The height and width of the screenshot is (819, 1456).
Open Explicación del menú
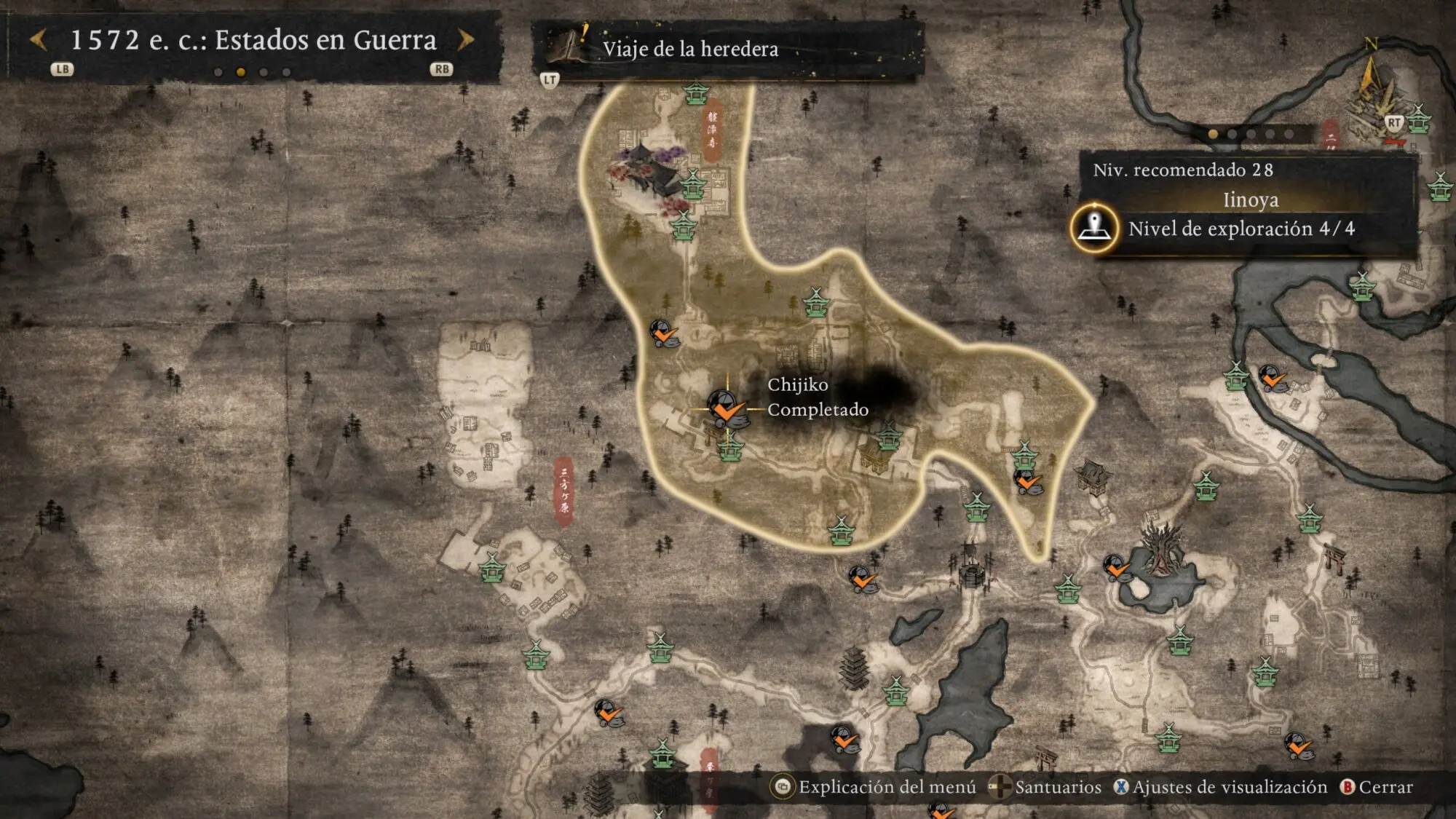point(875,787)
